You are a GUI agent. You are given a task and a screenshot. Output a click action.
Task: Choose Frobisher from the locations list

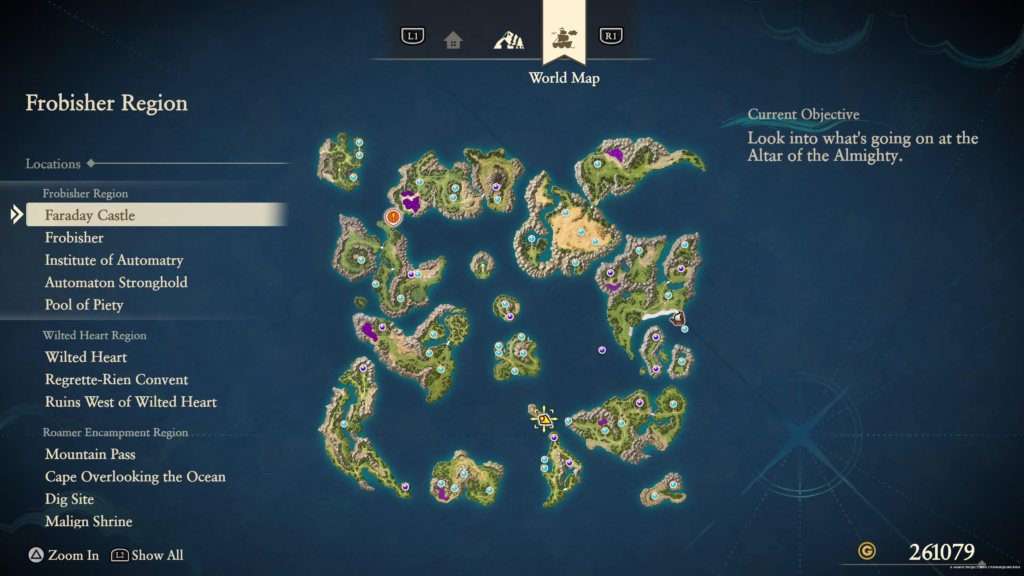point(74,238)
